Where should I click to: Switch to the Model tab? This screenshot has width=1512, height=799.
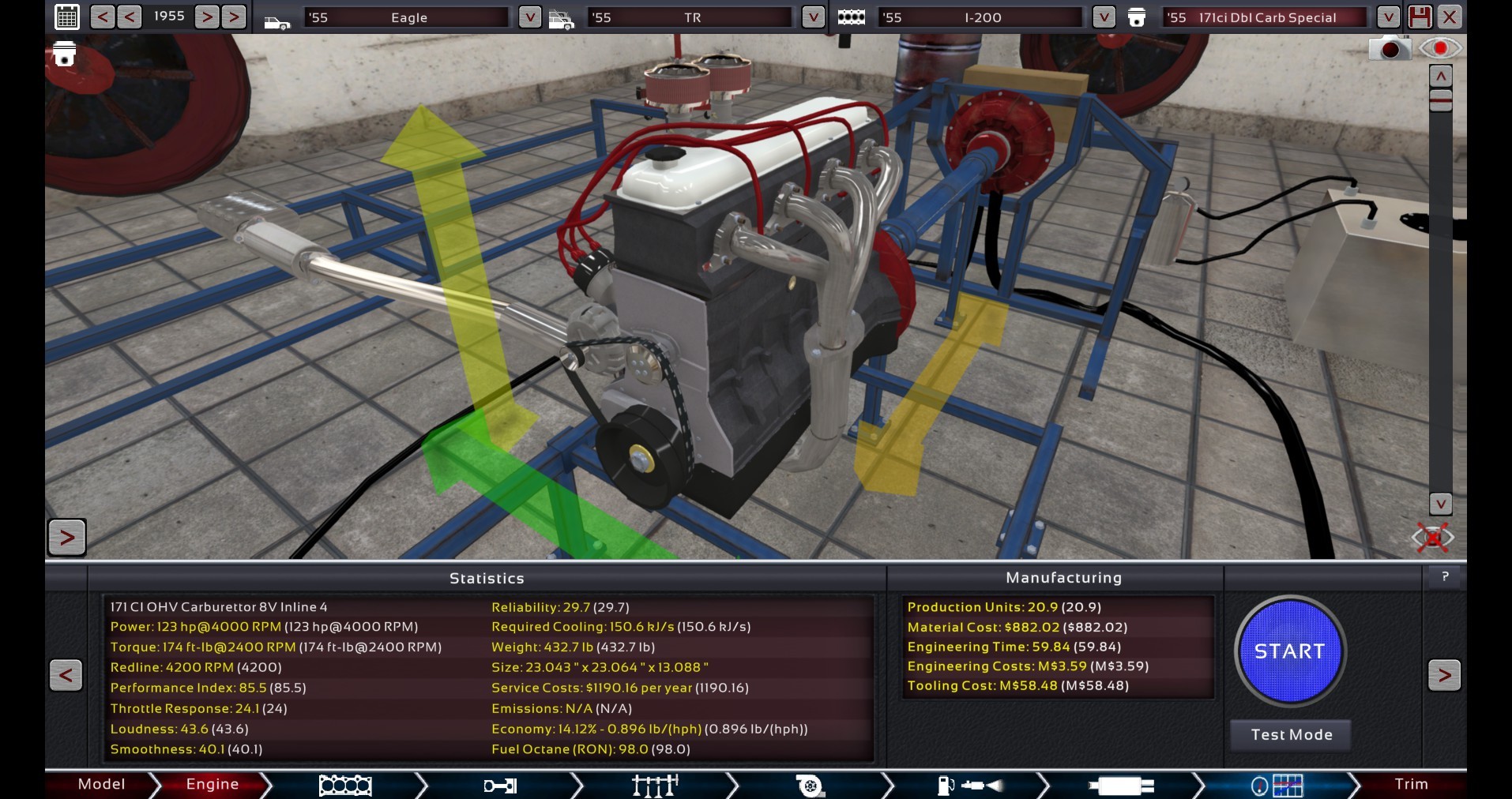(101, 784)
